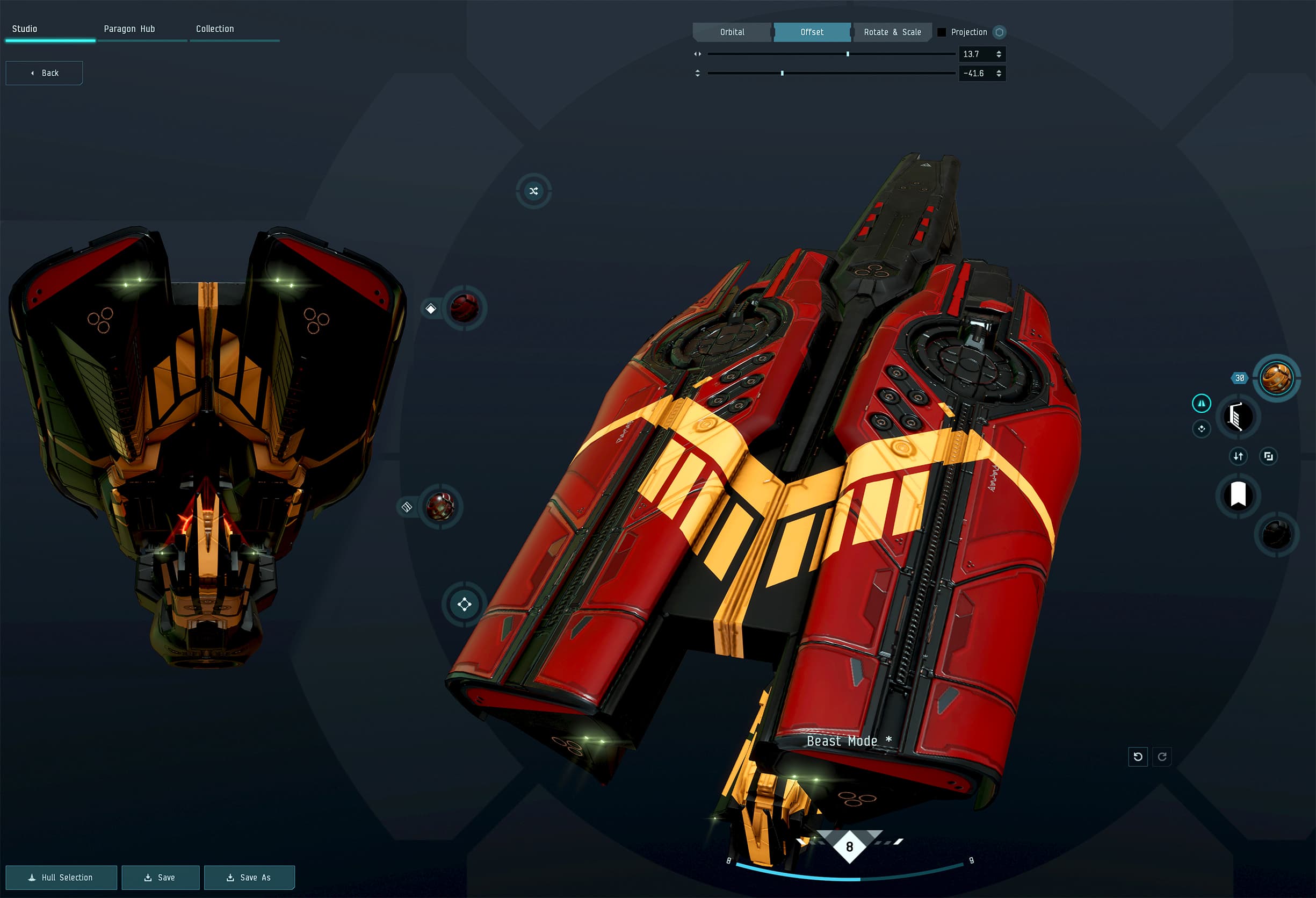Open the Collection tab
Screen dimensions: 1316x898
[x=215, y=29]
